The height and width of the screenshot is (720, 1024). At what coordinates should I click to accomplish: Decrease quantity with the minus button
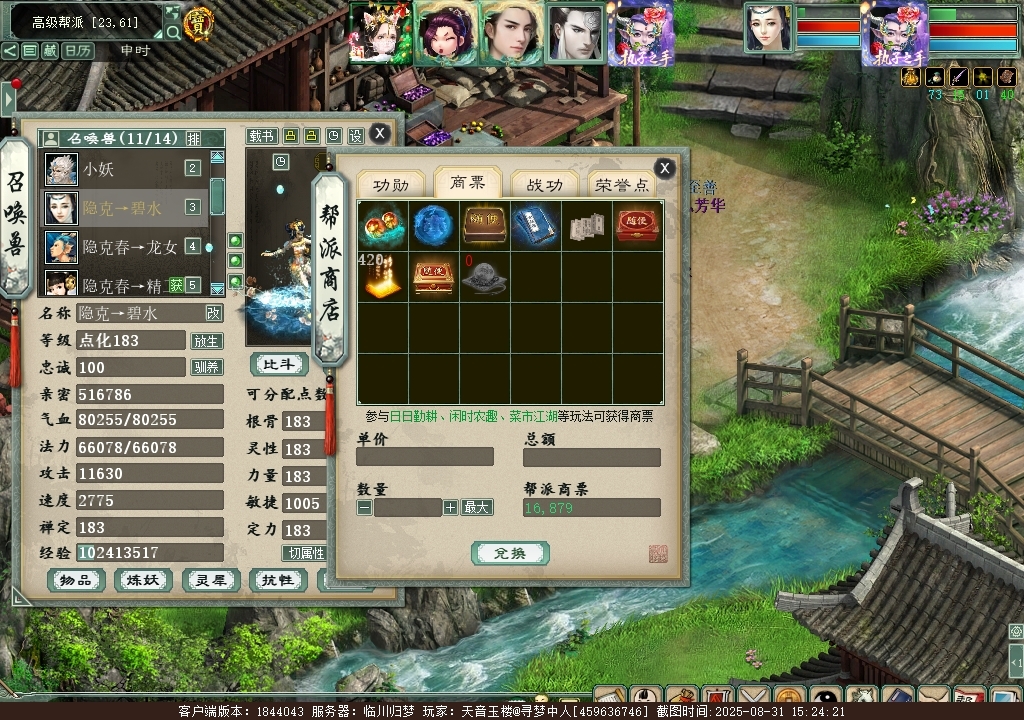(x=364, y=508)
